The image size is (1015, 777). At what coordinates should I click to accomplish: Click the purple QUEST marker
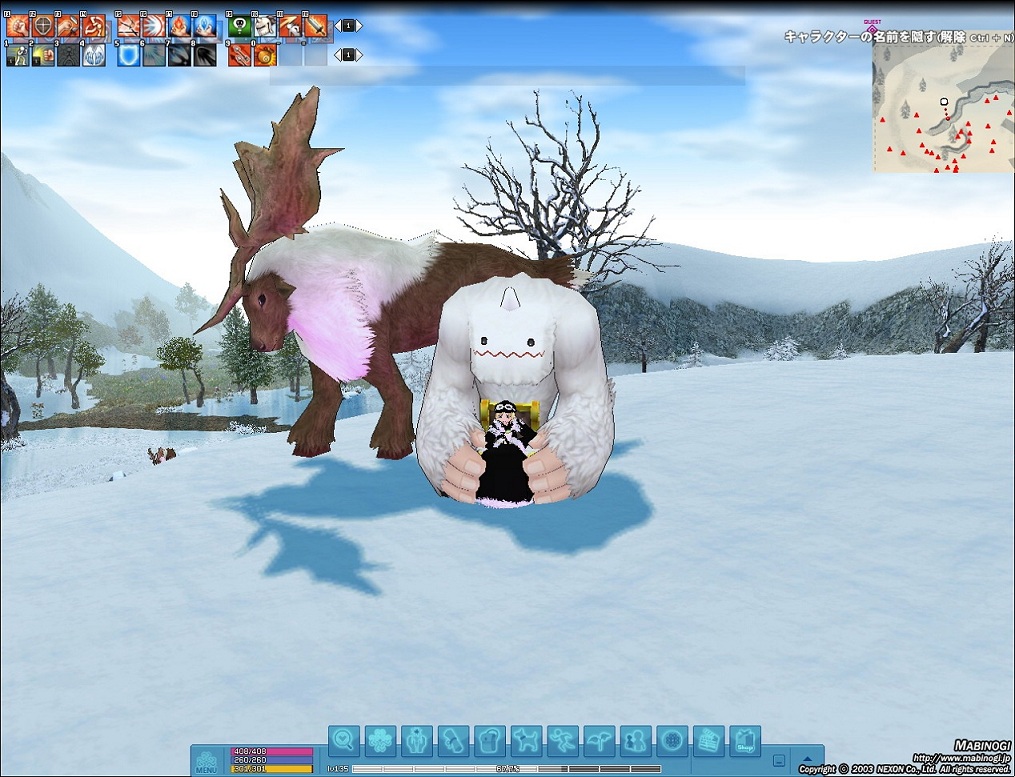pyautogui.click(x=872, y=26)
